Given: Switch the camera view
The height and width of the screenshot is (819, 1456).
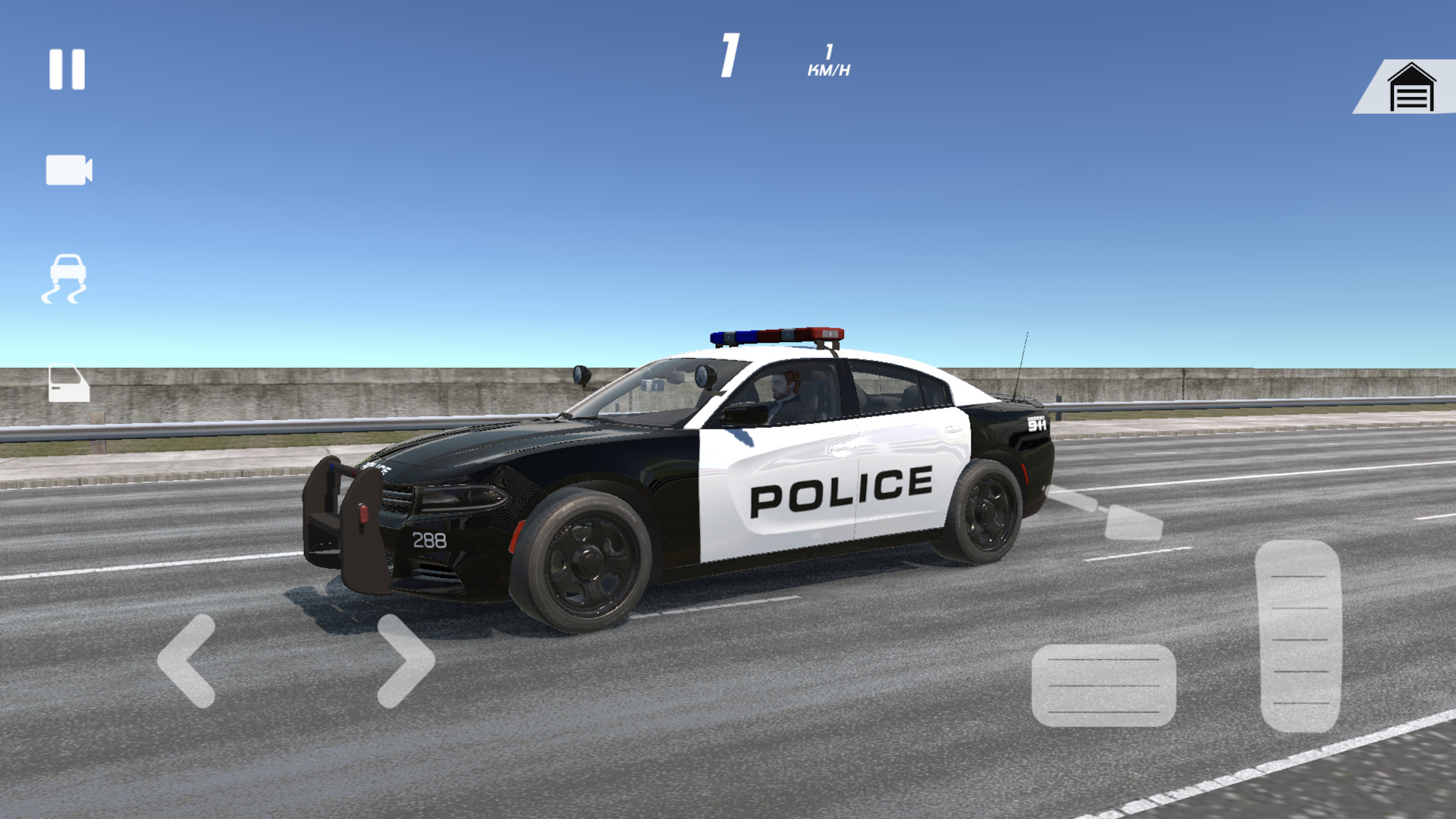Looking at the screenshot, I should pos(68,170).
